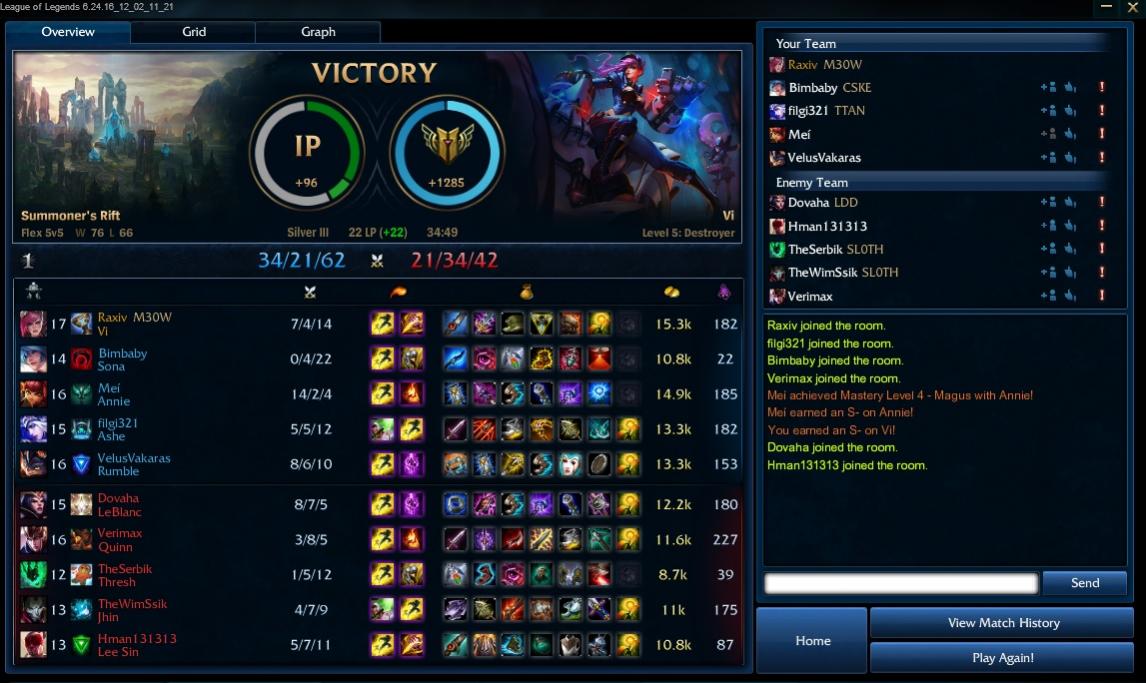Switch to the Grid tab
This screenshot has height=683, width=1146.
[194, 32]
